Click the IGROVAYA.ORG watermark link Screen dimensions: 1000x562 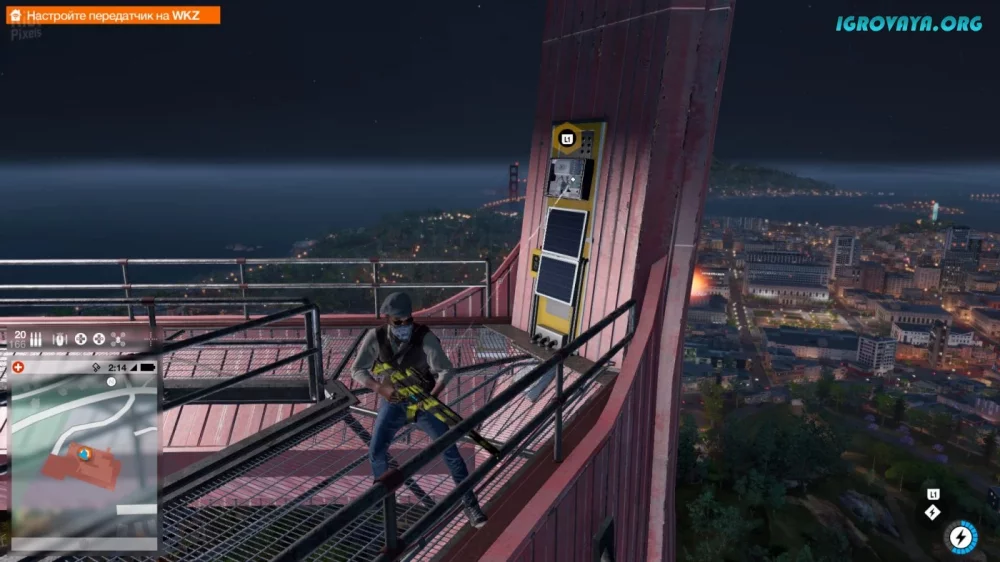pos(908,23)
